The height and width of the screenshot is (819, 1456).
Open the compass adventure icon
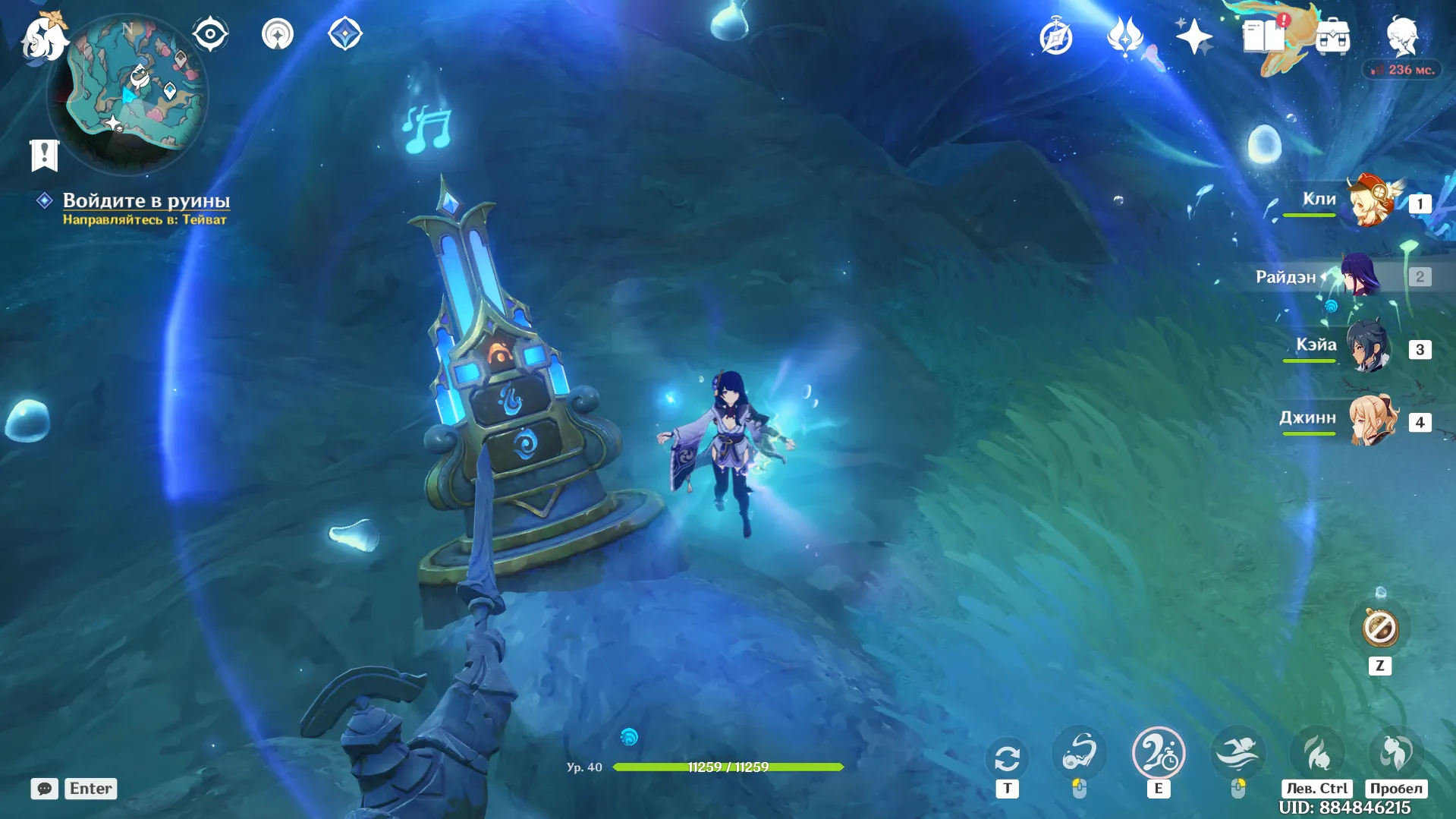pyautogui.click(x=1055, y=36)
